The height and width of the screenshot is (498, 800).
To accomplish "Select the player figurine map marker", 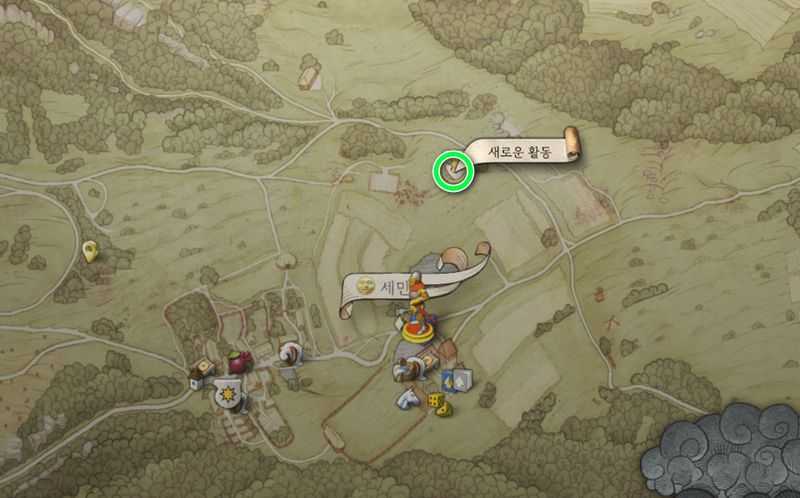I will click(x=419, y=308).
